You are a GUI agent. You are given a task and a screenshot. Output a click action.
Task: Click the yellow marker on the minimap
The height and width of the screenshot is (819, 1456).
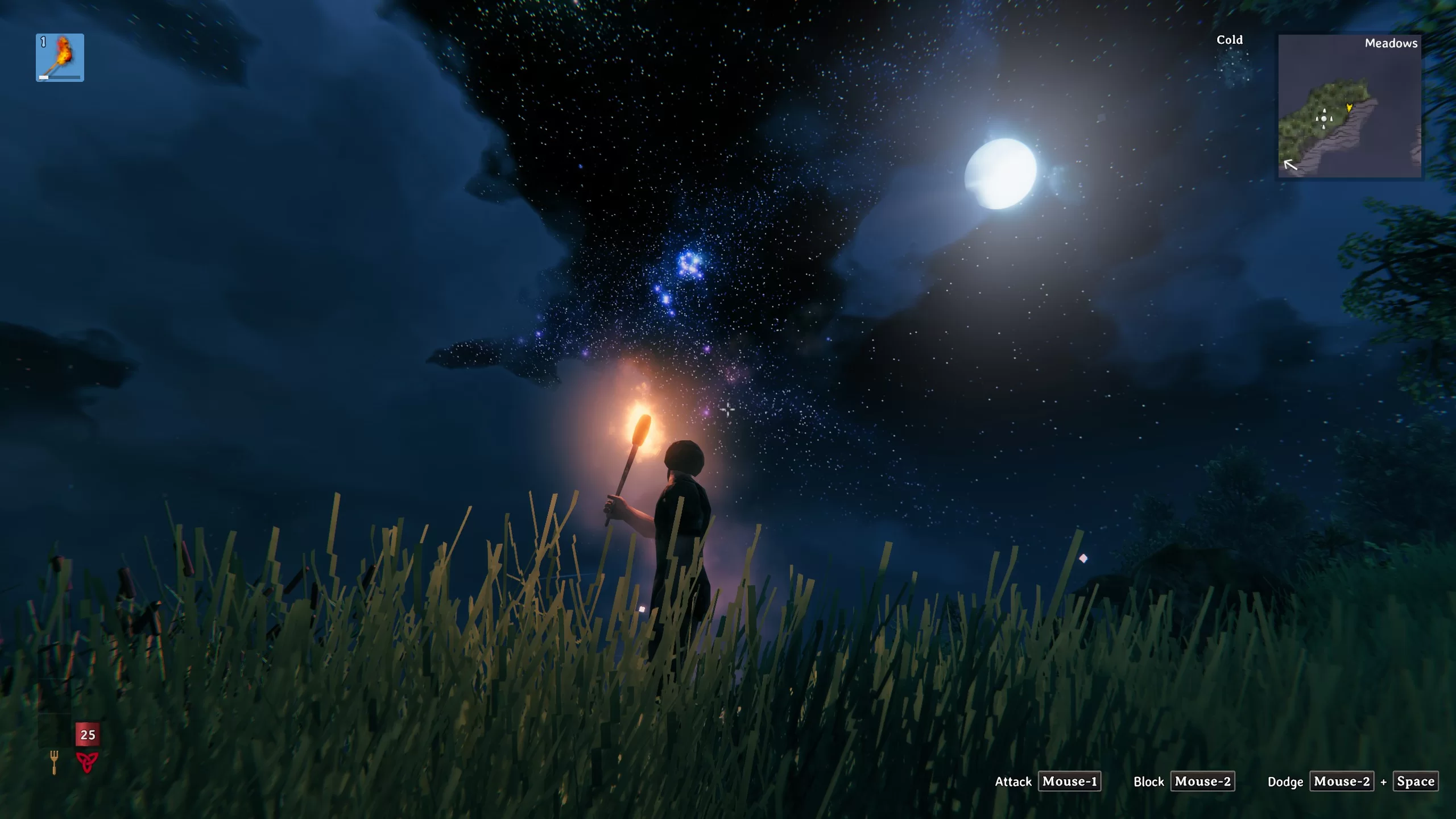[1349, 107]
